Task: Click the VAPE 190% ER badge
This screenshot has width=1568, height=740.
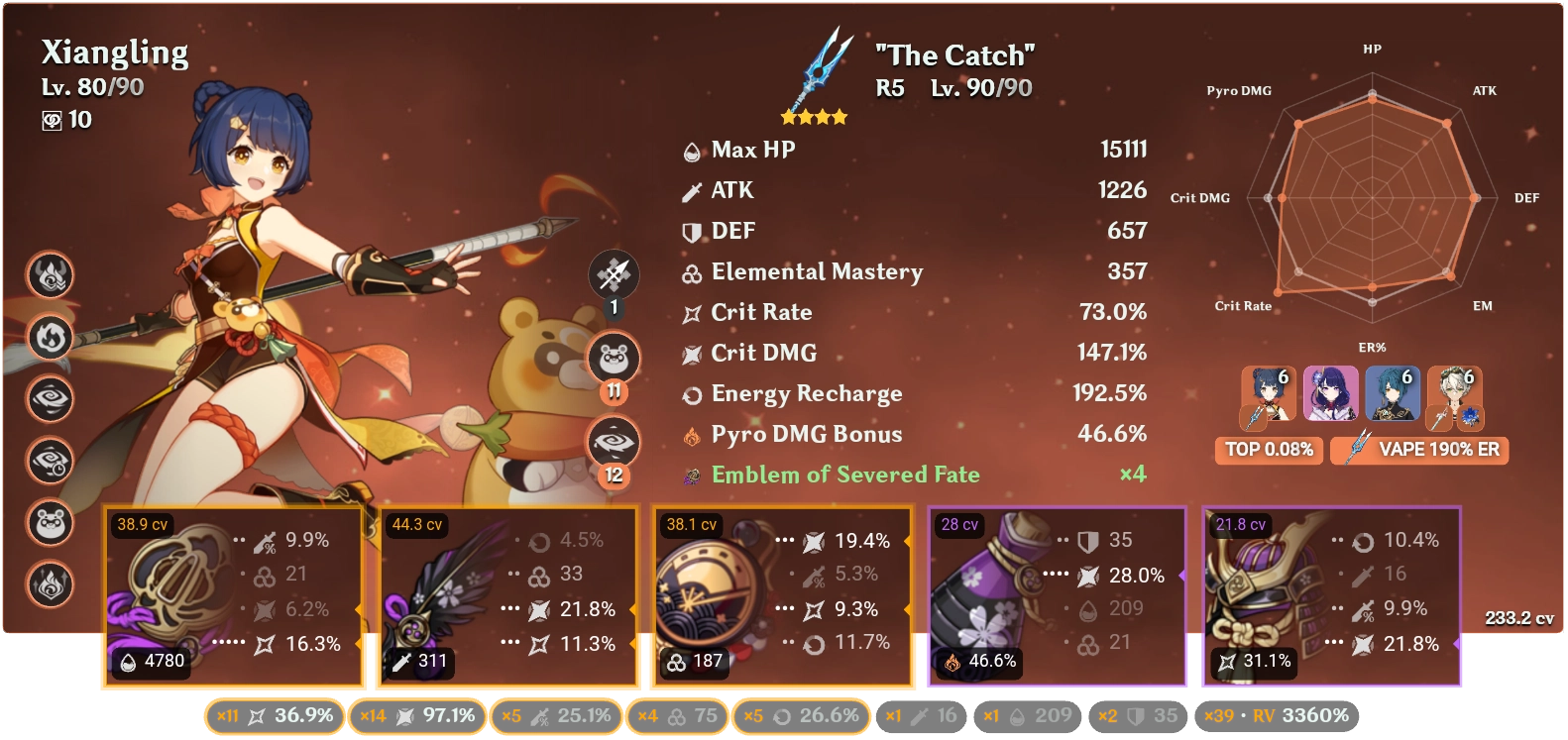Action: (1420, 451)
